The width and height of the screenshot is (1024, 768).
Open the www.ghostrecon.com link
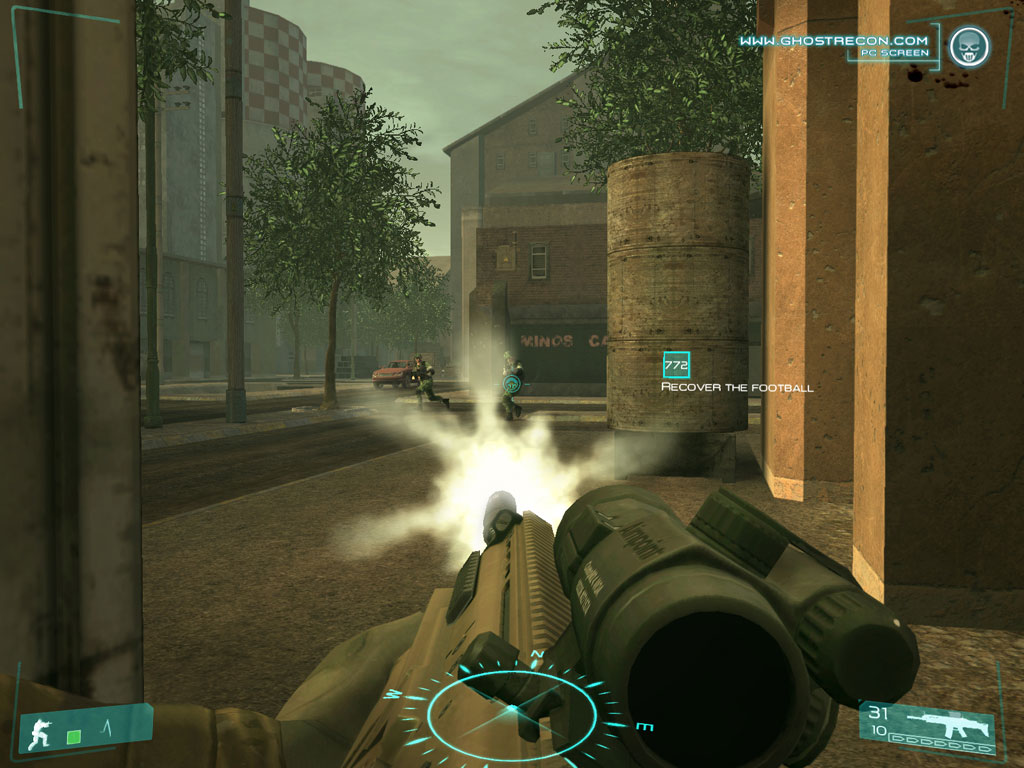pyautogui.click(x=833, y=41)
